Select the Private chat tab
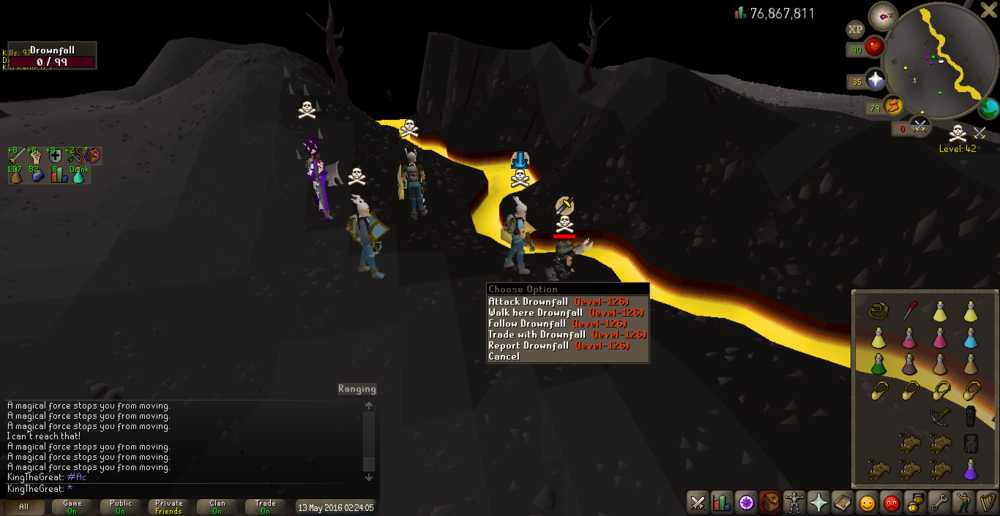Viewport: 1000px width, 516px height. click(169, 507)
